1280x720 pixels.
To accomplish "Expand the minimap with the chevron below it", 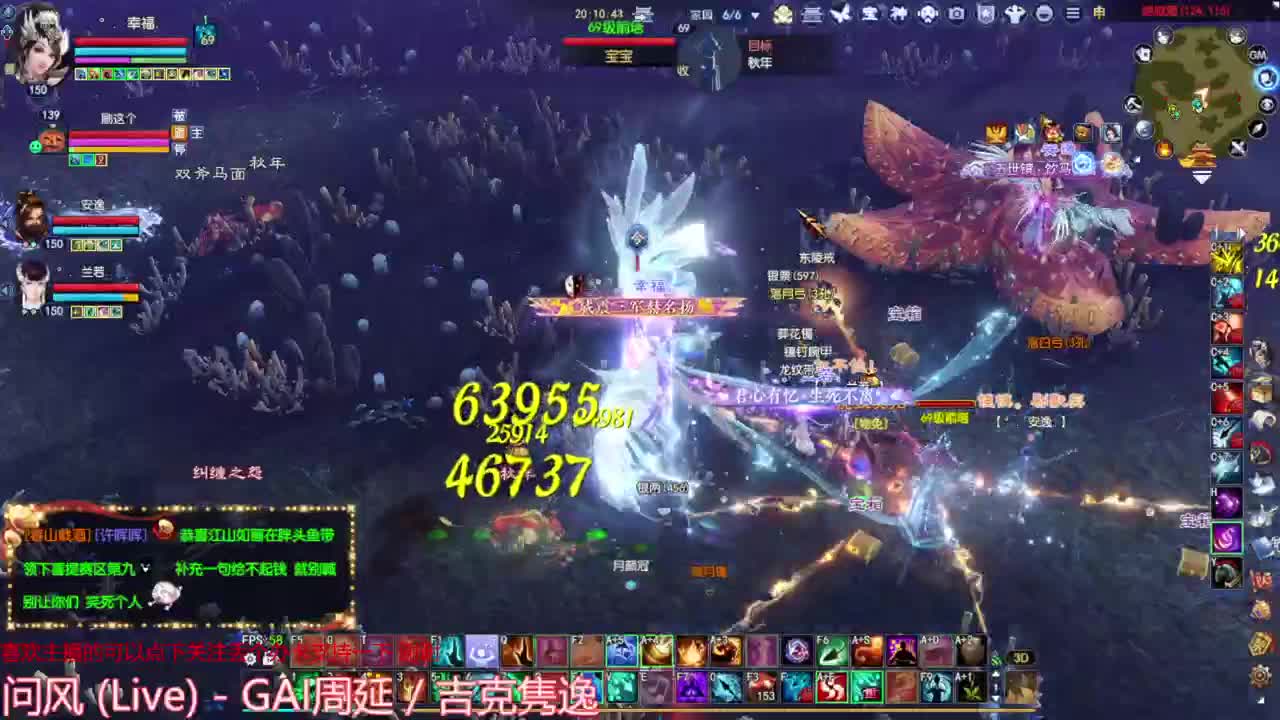I will [x=1202, y=176].
